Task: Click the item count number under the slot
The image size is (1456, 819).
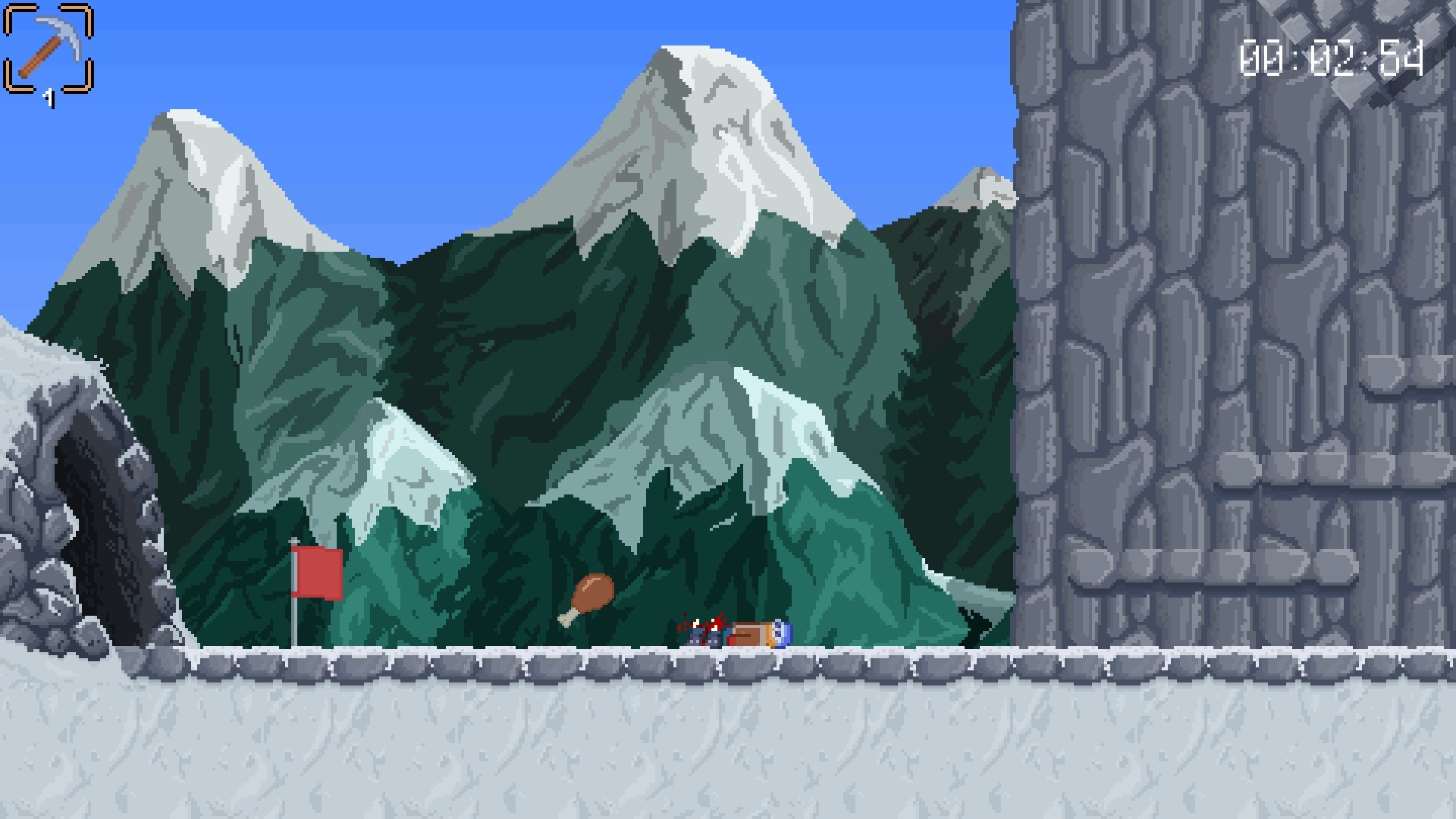Action: click(x=50, y=97)
